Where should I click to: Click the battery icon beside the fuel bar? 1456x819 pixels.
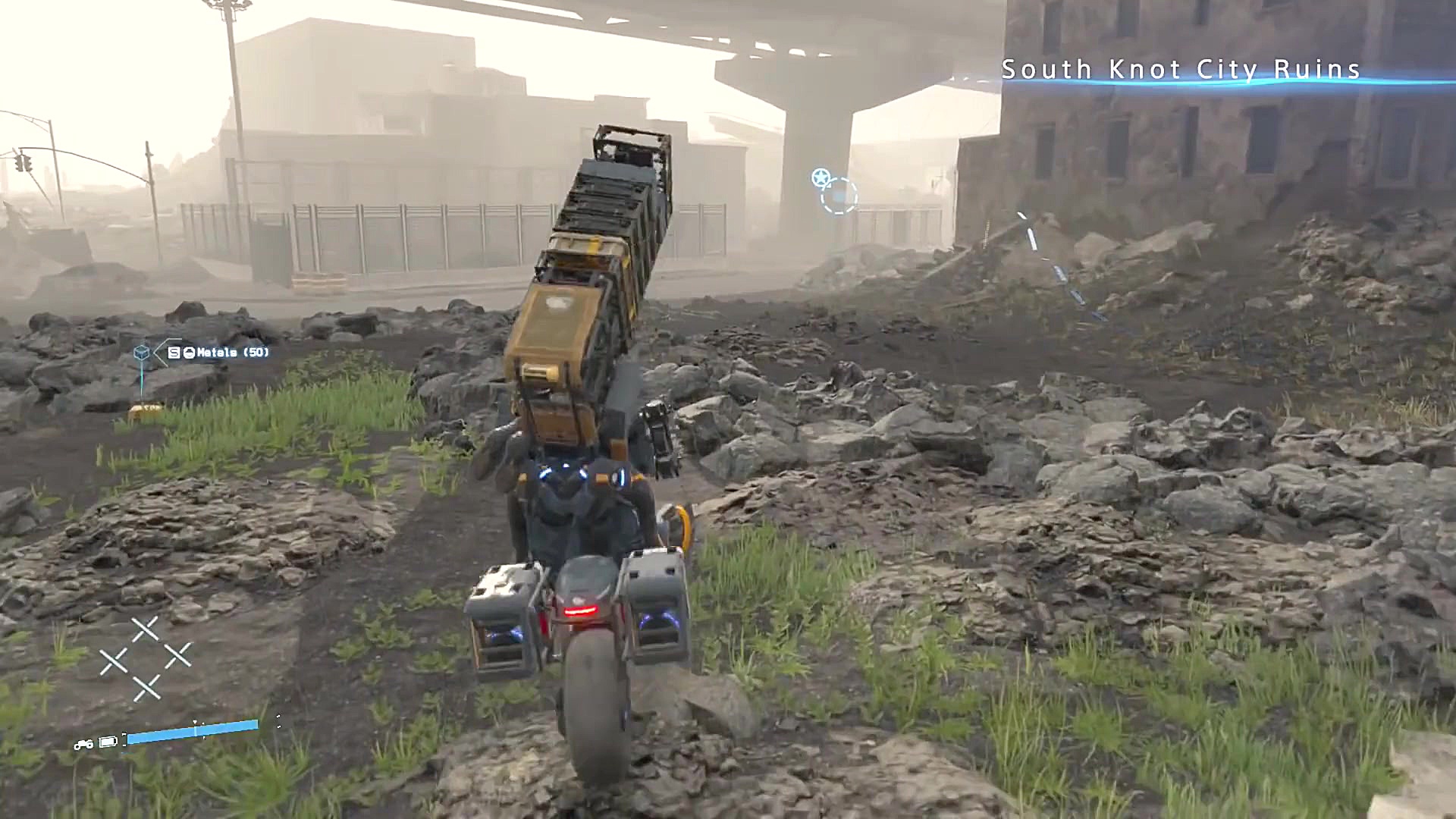[108, 742]
